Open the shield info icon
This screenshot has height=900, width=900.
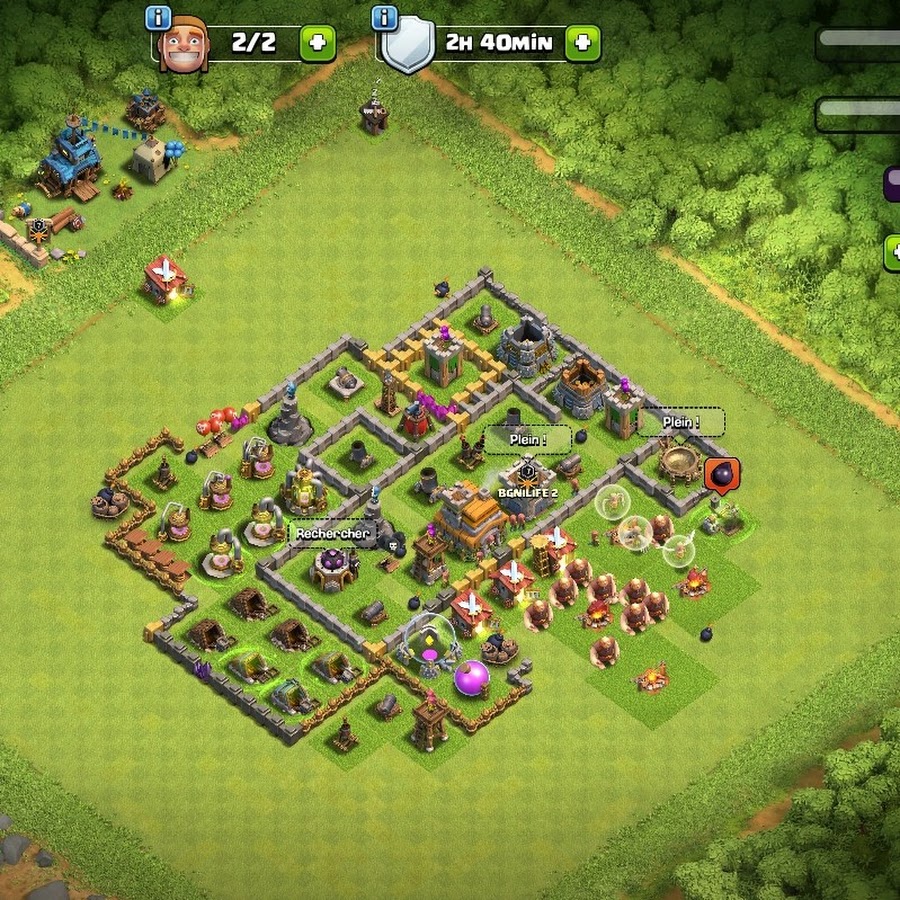tap(384, 17)
